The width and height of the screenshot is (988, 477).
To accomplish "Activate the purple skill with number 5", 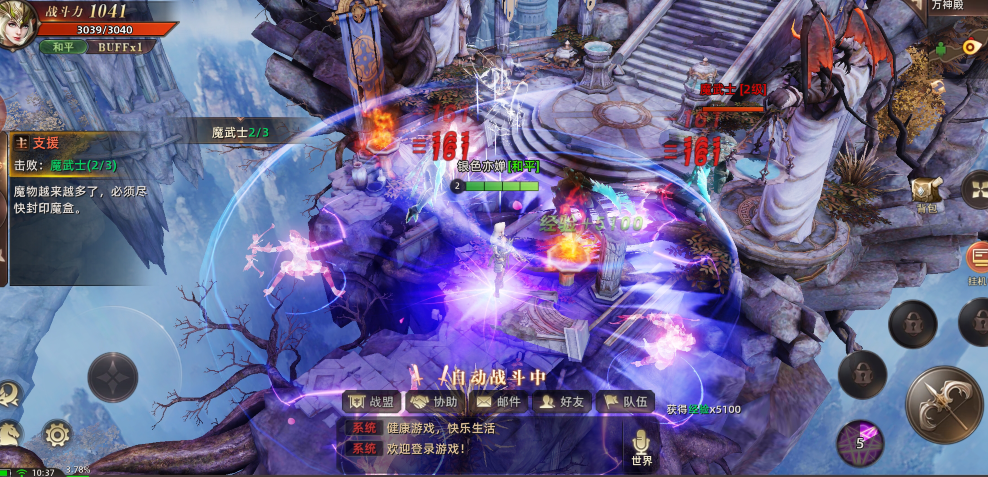I will pyautogui.click(x=859, y=441).
